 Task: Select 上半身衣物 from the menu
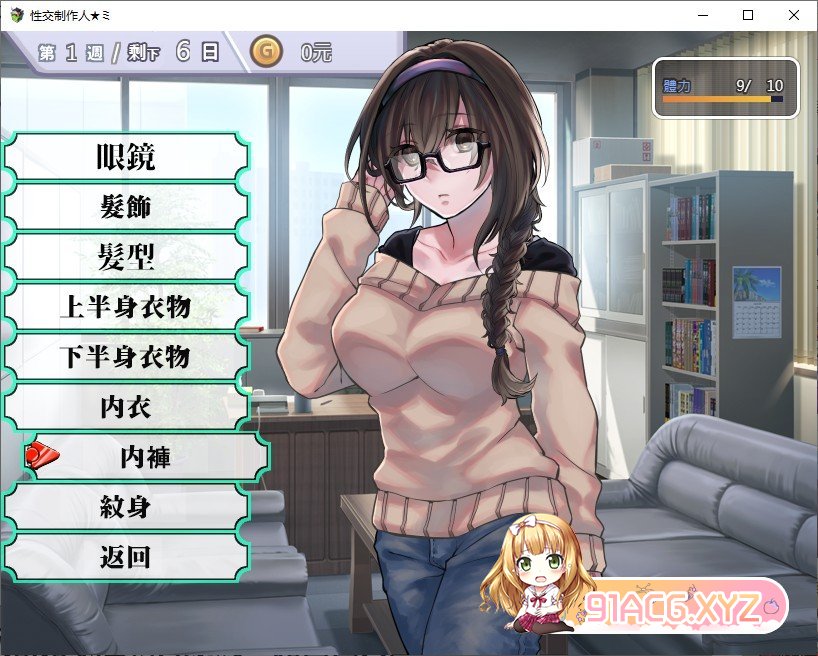[x=125, y=307]
